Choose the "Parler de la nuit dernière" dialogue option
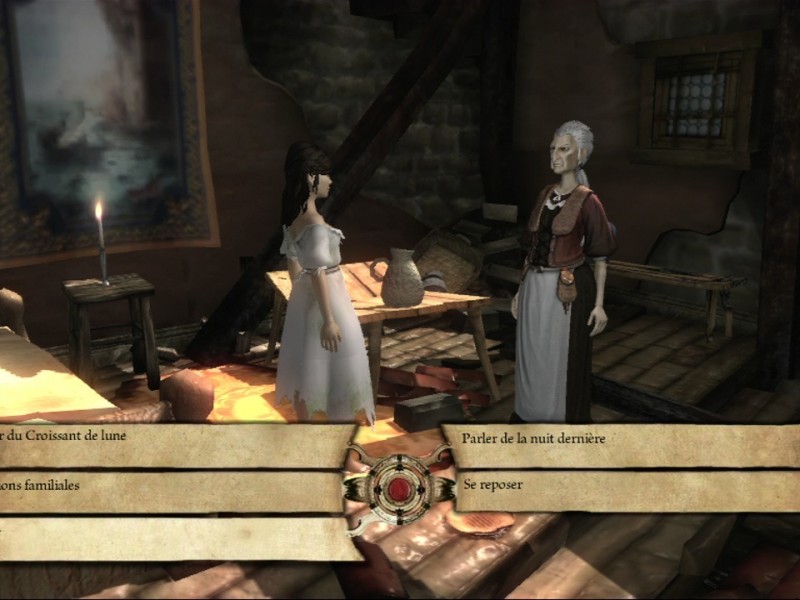This screenshot has height=600, width=800. click(x=535, y=438)
